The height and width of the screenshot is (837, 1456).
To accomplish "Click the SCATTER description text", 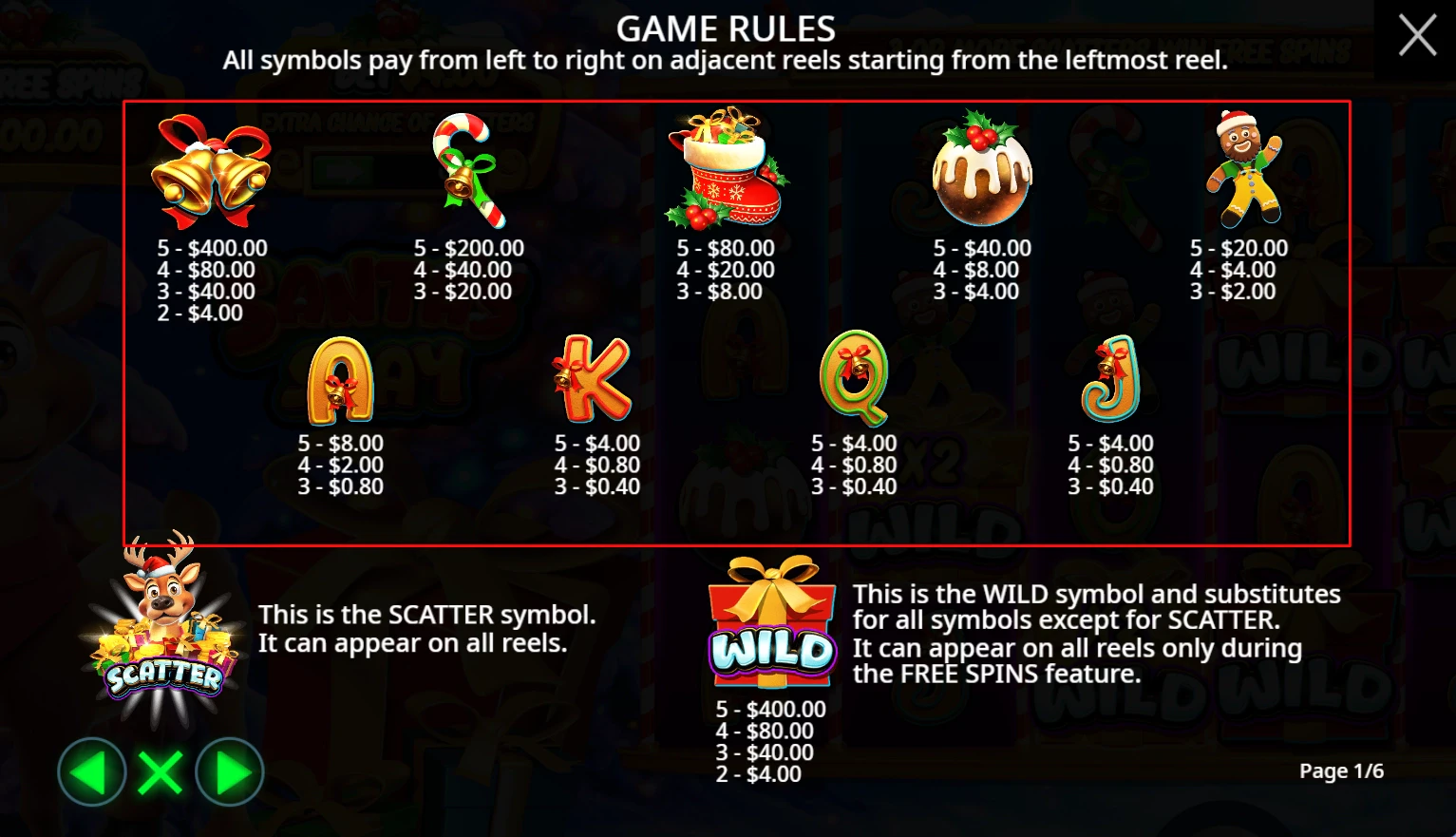I will tap(426, 628).
